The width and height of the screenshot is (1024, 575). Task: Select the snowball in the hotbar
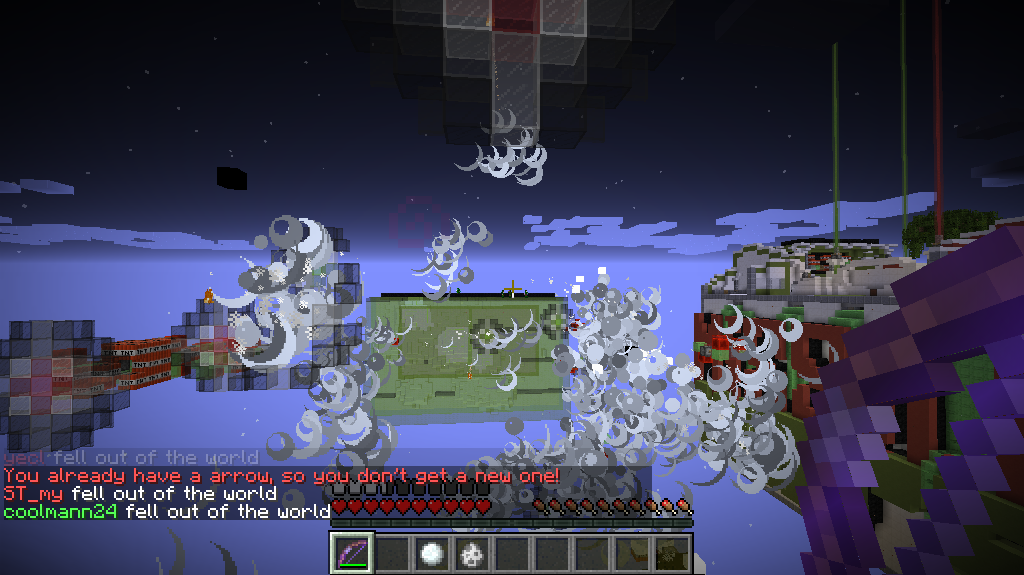point(431,553)
